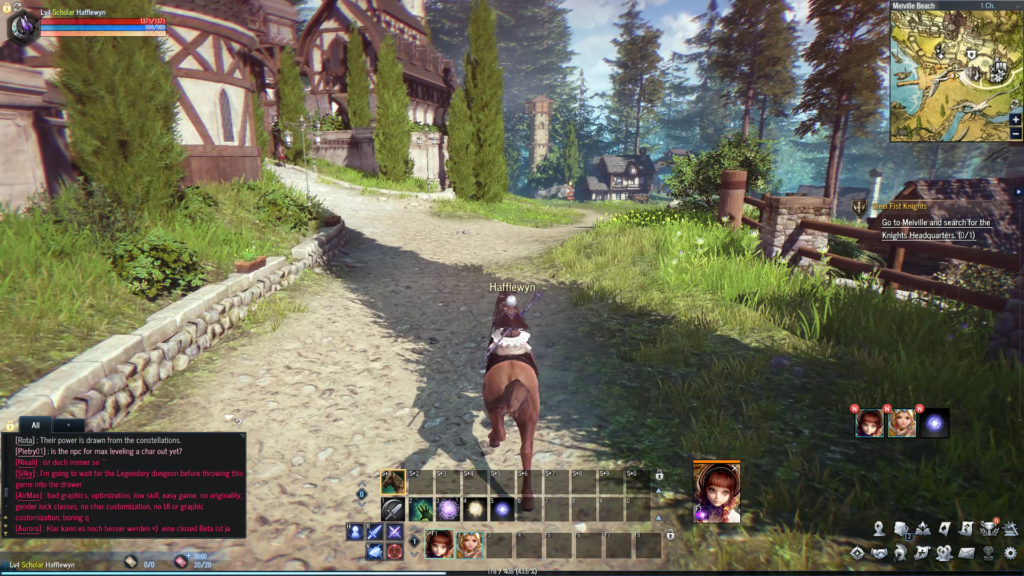Cast the white light orb skill
The width and height of the screenshot is (1024, 576).
pyautogui.click(x=475, y=509)
